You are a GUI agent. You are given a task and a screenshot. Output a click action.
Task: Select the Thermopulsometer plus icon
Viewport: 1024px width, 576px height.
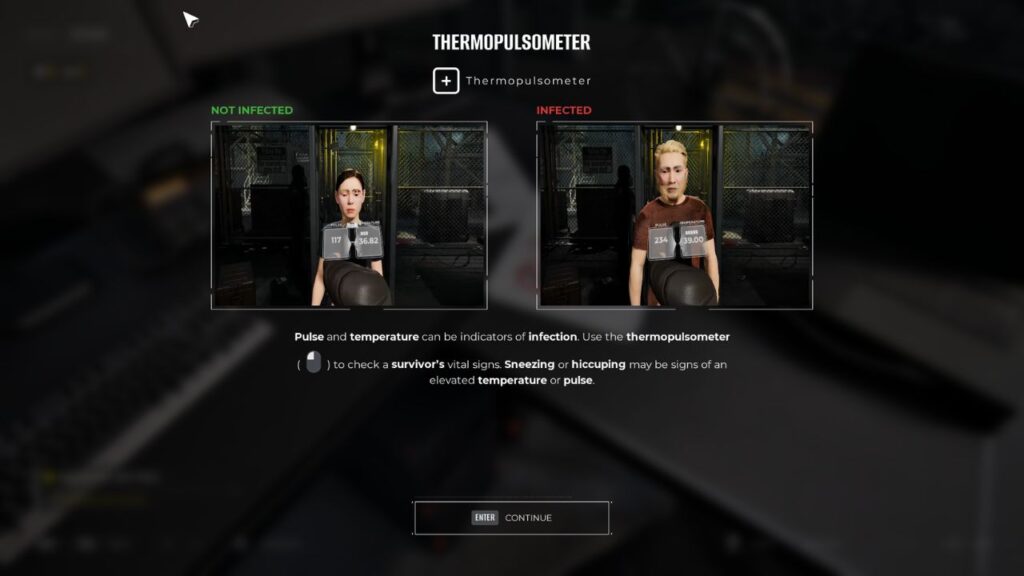coord(446,81)
